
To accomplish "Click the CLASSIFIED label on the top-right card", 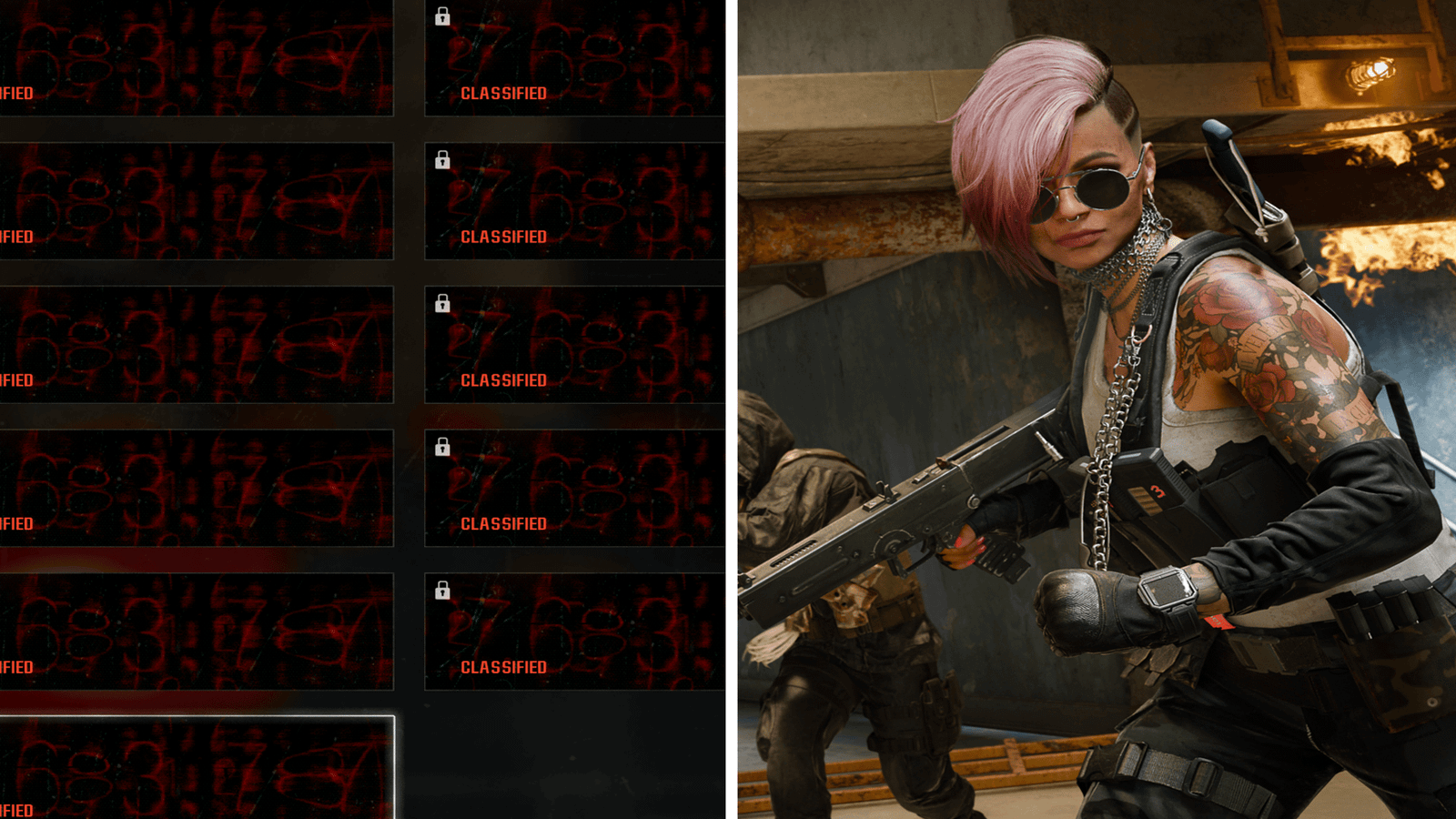I will pyautogui.click(x=504, y=92).
